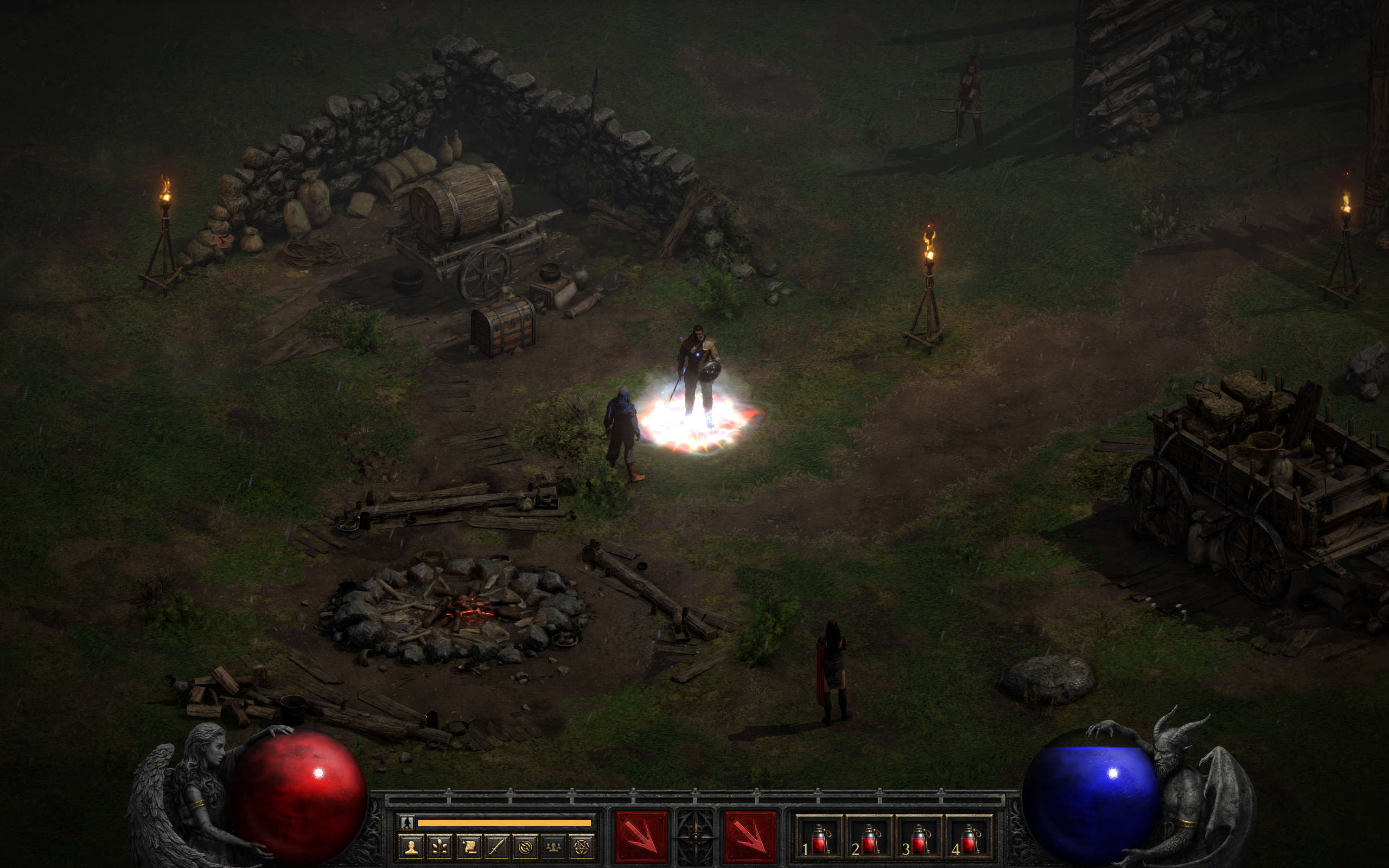Click the gothic cross ornament between skill buttons

coord(696,837)
